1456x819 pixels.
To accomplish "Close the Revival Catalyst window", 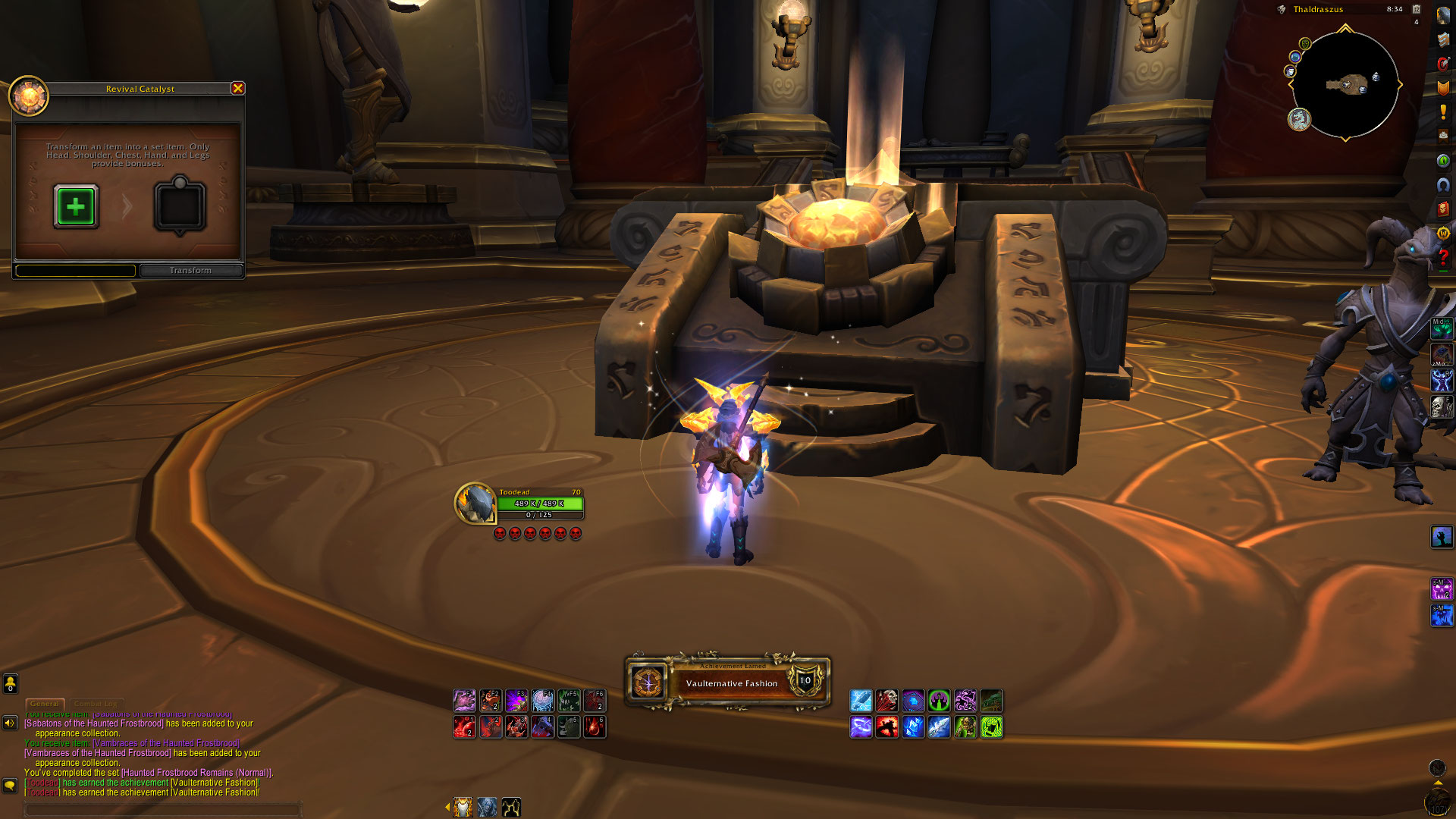I will pos(237,89).
